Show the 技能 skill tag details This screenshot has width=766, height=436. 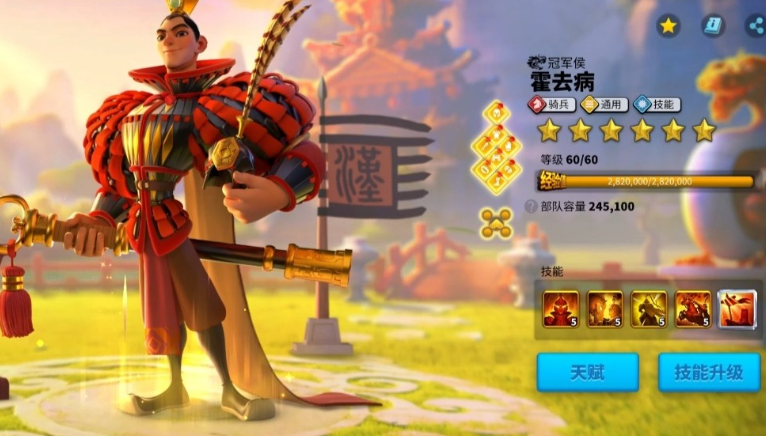(660, 104)
